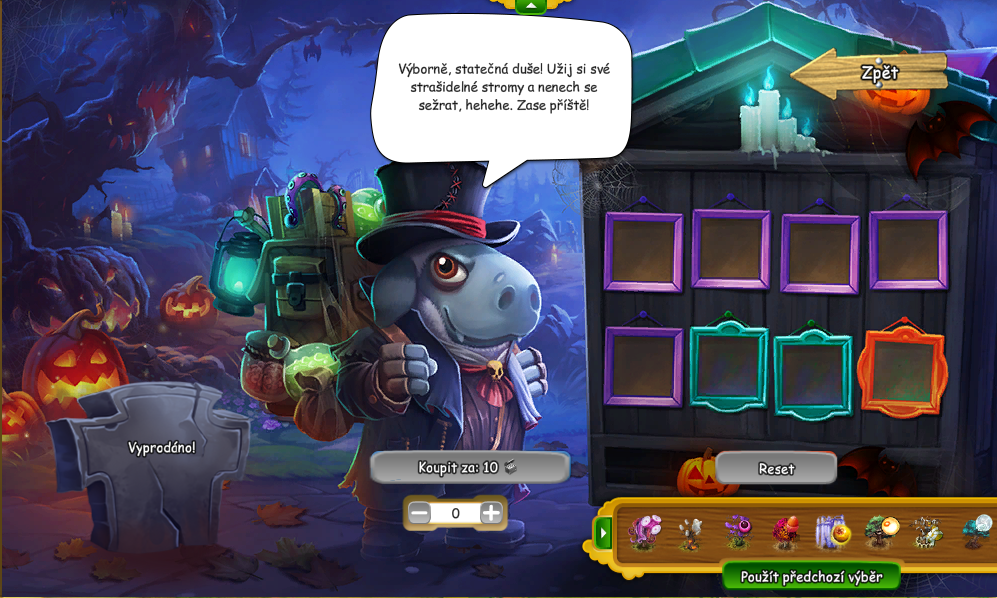Go back with the Zpět arrow sign

click(x=870, y=74)
